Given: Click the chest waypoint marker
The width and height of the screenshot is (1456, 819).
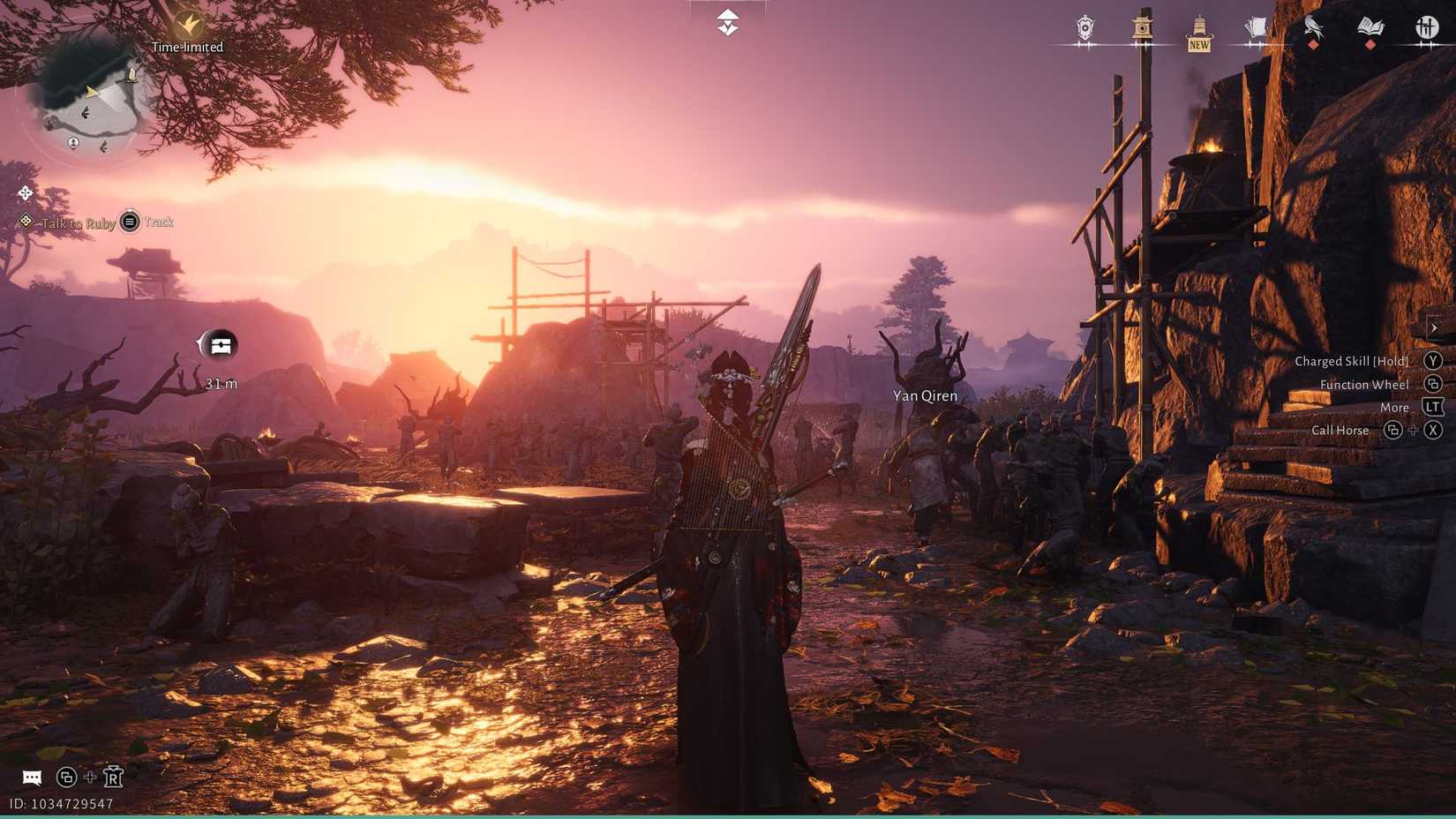Looking at the screenshot, I should (220, 345).
